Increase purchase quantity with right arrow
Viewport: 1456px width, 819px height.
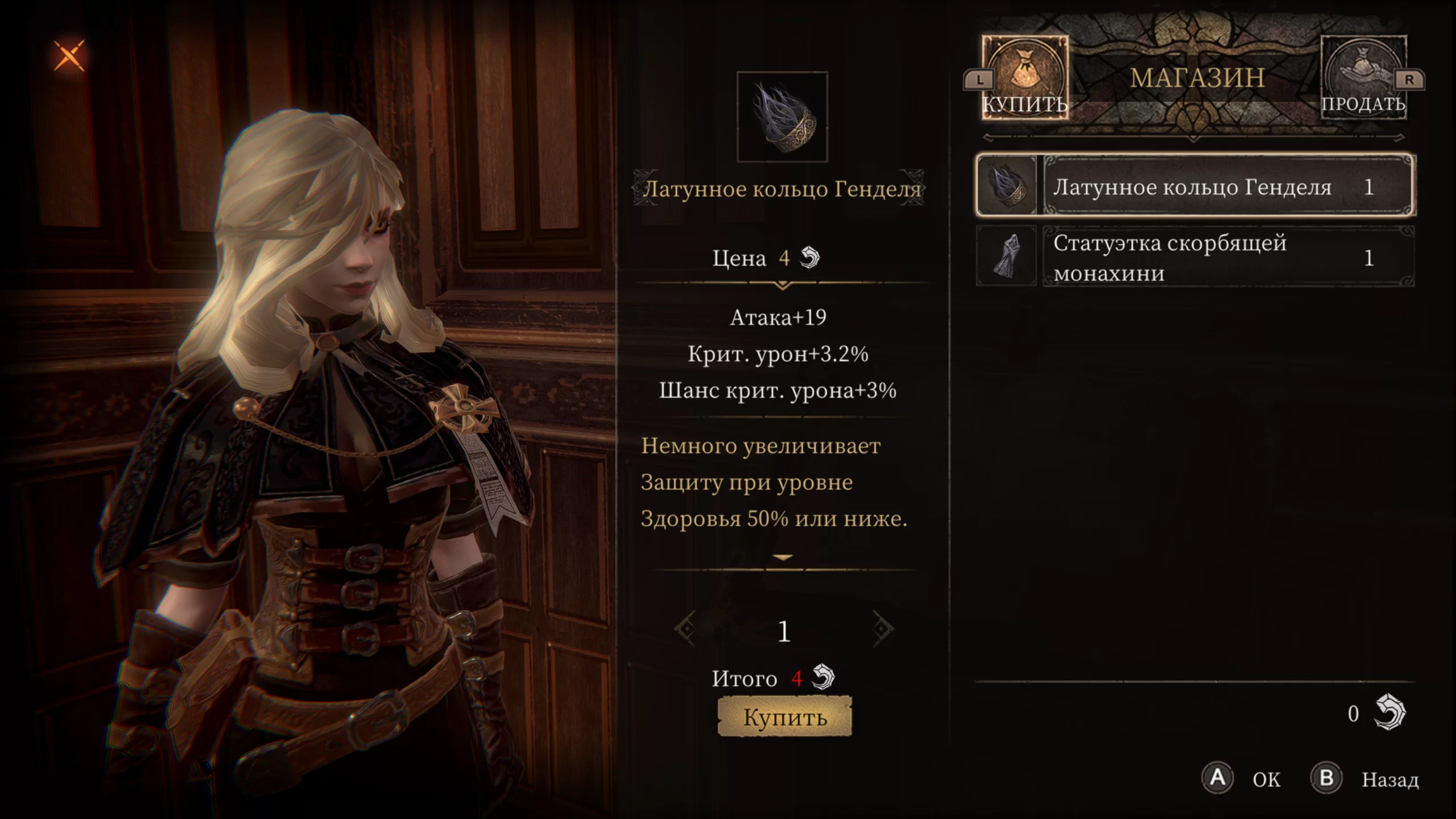click(883, 629)
